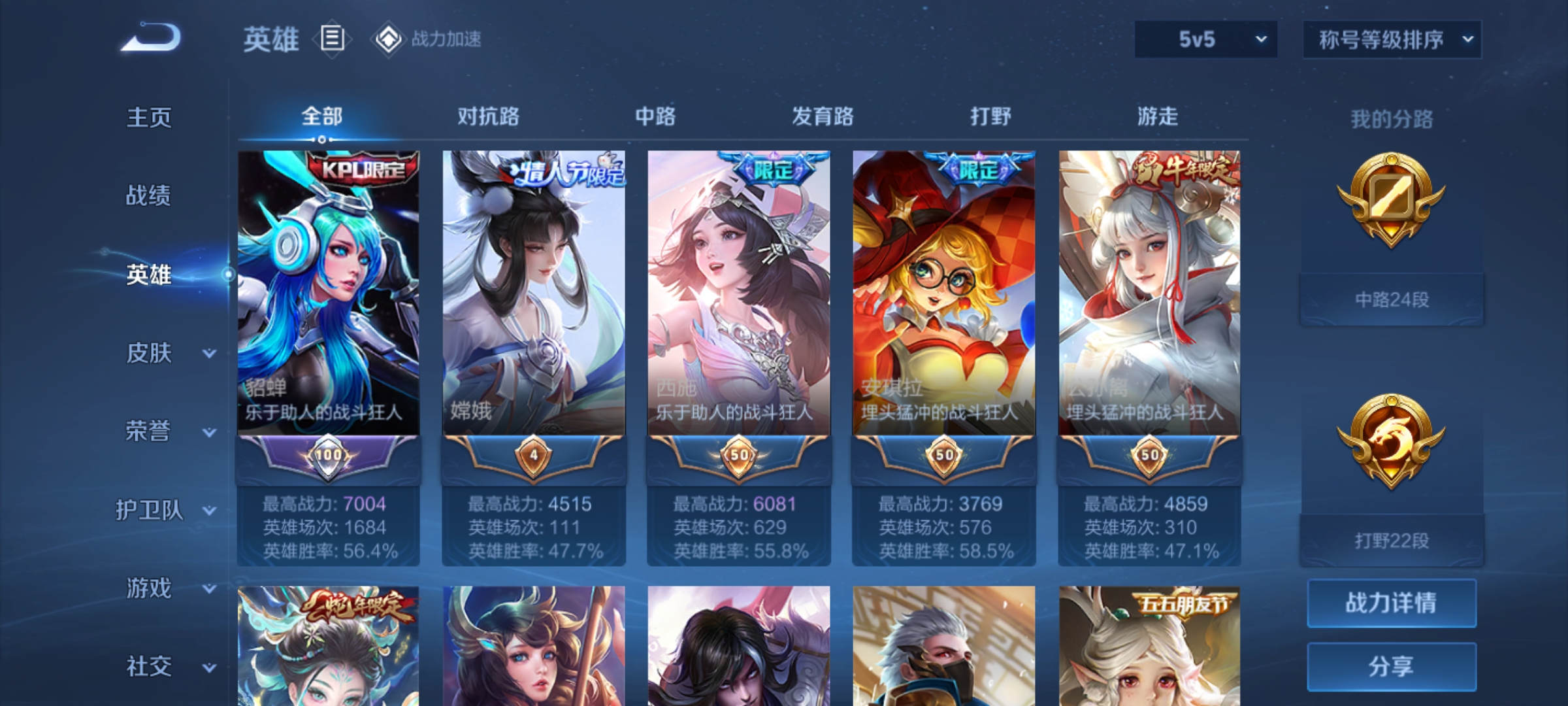Switch to the 对抗路 lane tab
1568x706 pixels.
pyautogui.click(x=488, y=116)
